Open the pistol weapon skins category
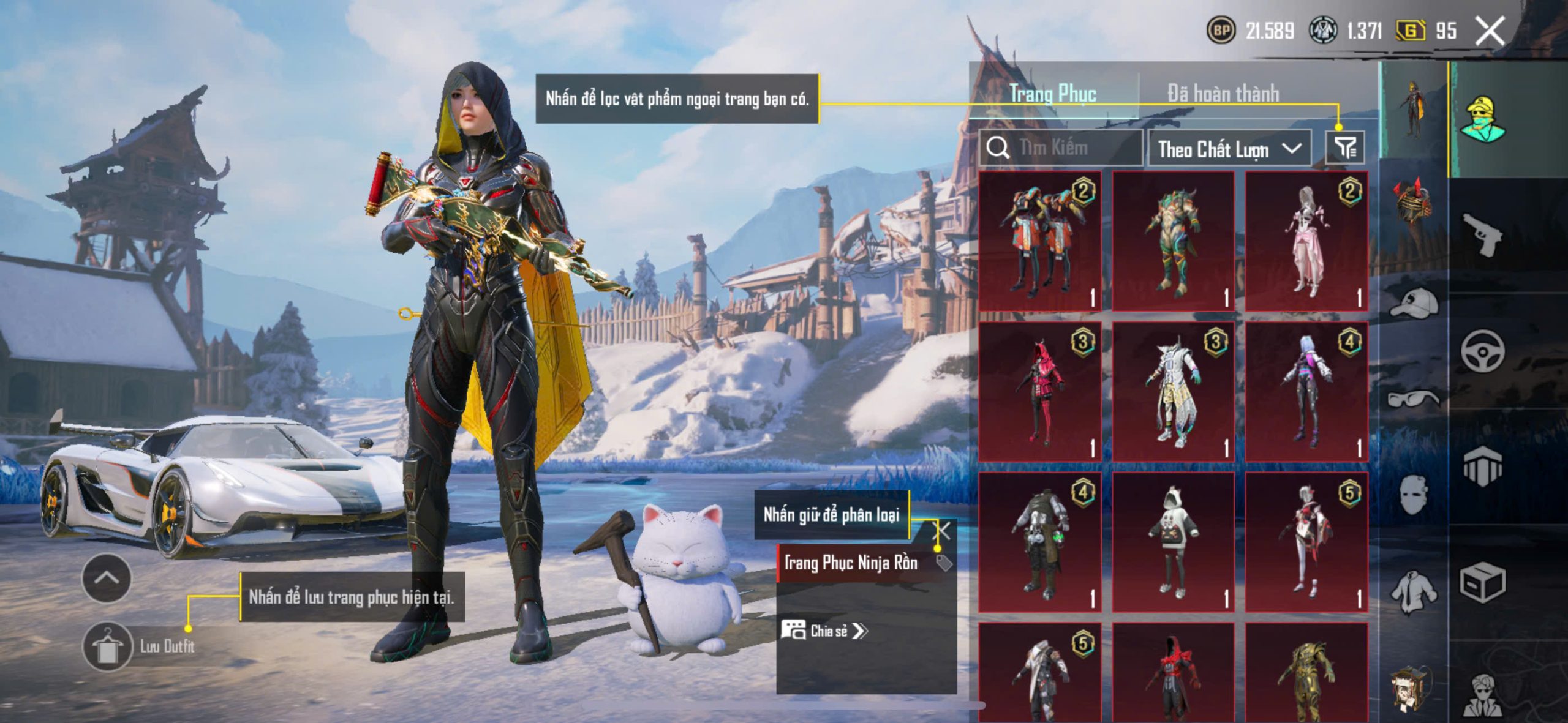Viewport: 1568px width, 723px height. (1482, 233)
